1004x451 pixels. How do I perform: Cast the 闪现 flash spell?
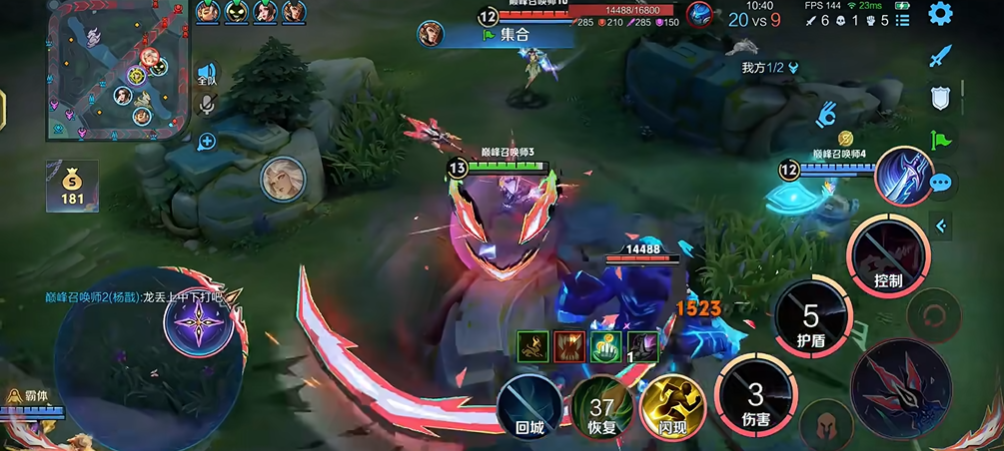point(672,407)
